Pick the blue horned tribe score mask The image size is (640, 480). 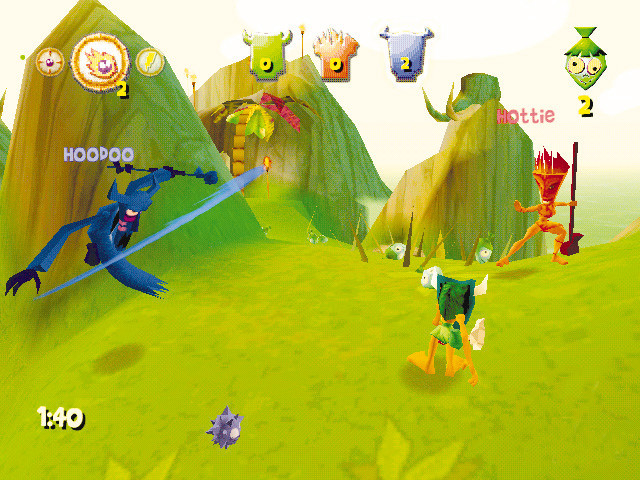click(402, 54)
